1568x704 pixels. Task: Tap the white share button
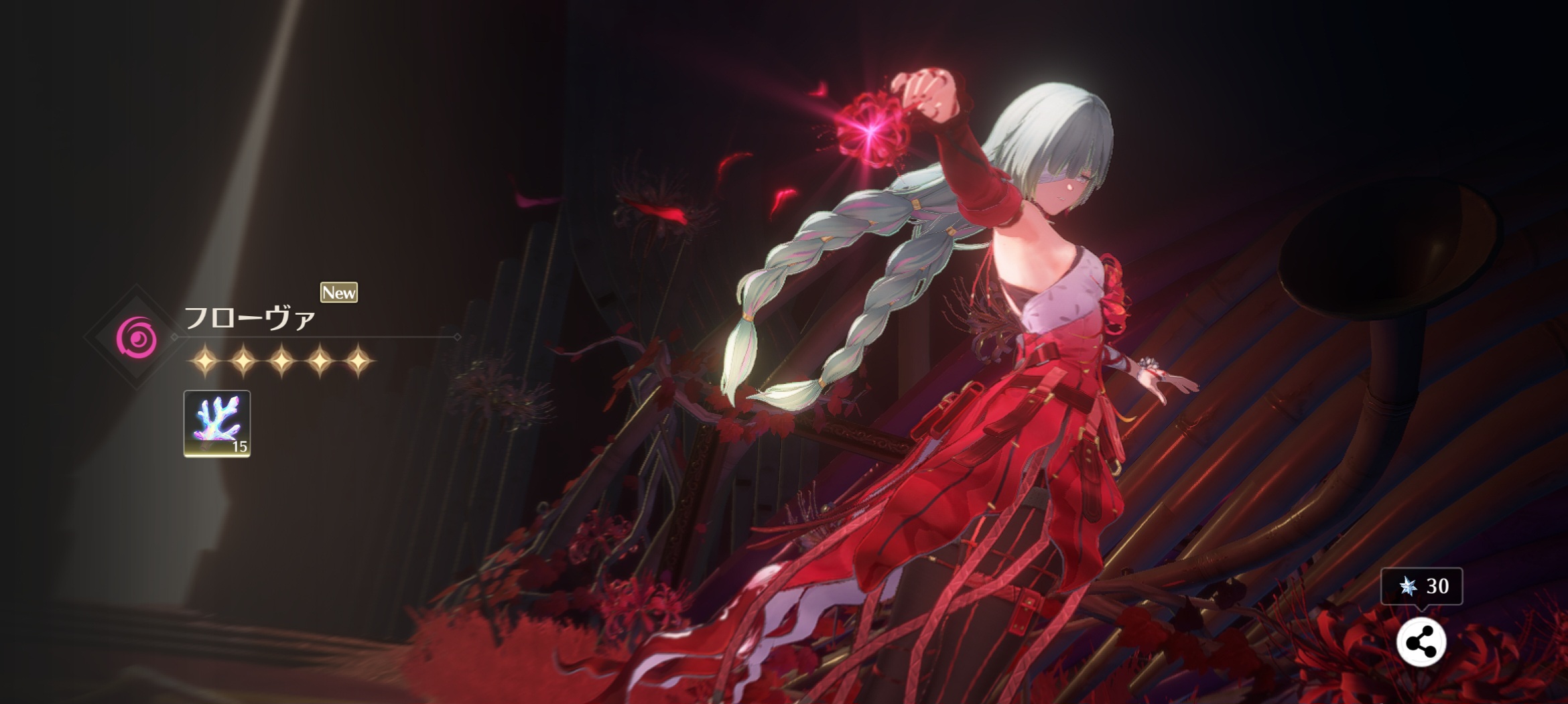[1421, 643]
